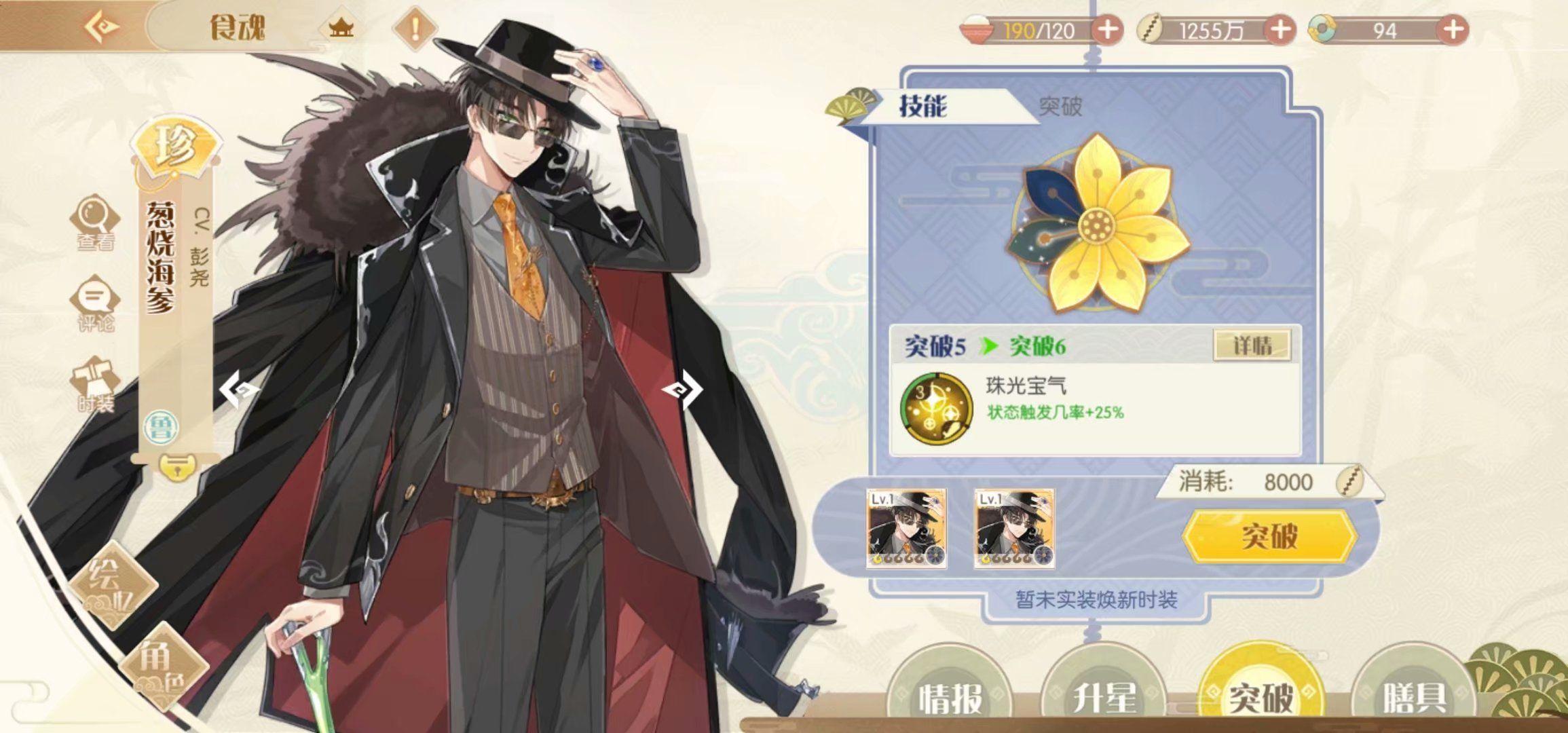The width and height of the screenshot is (1568, 733).
Task: Open the pagoda home icon
Action: (341, 28)
